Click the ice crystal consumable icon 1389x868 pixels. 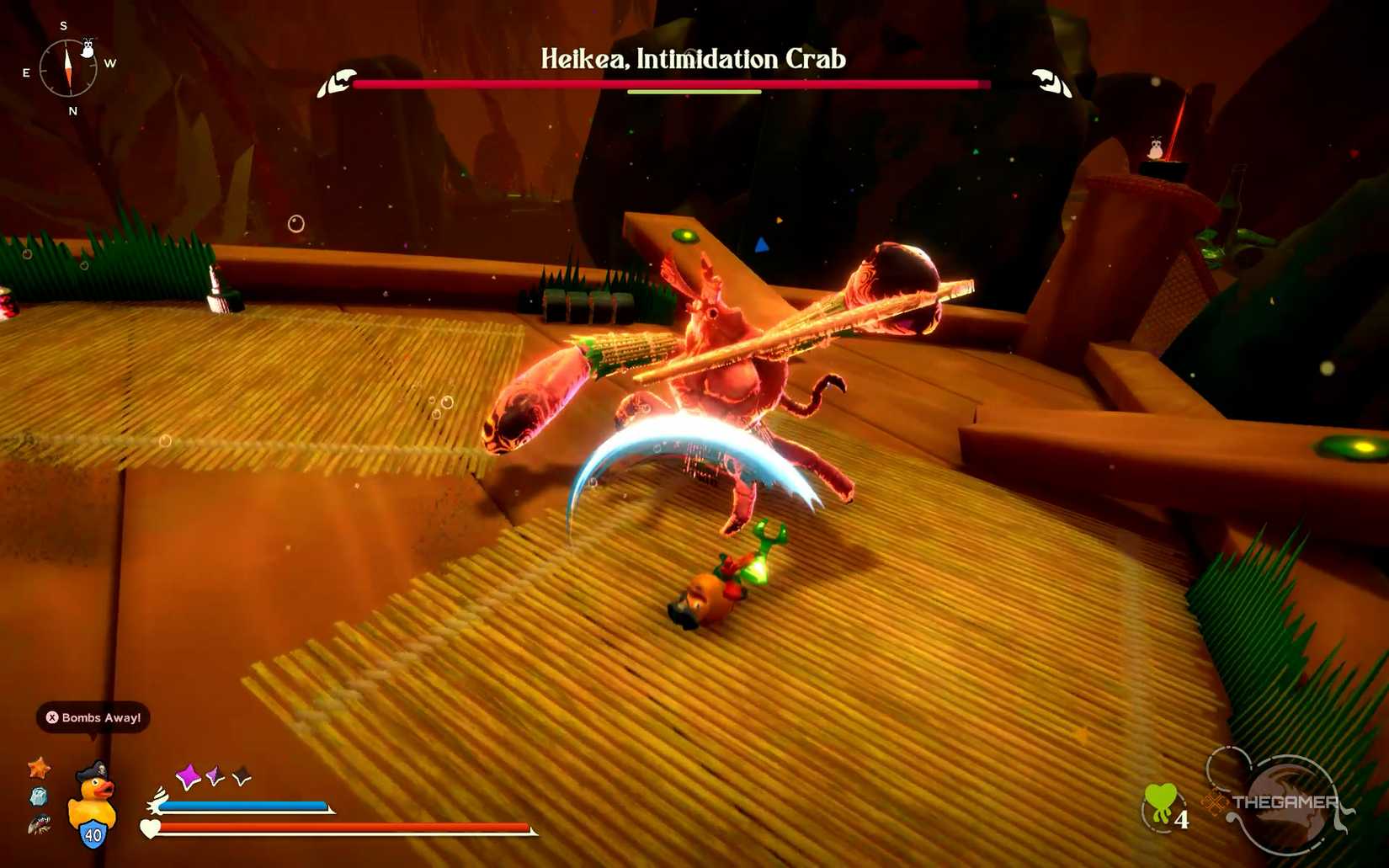click(39, 797)
